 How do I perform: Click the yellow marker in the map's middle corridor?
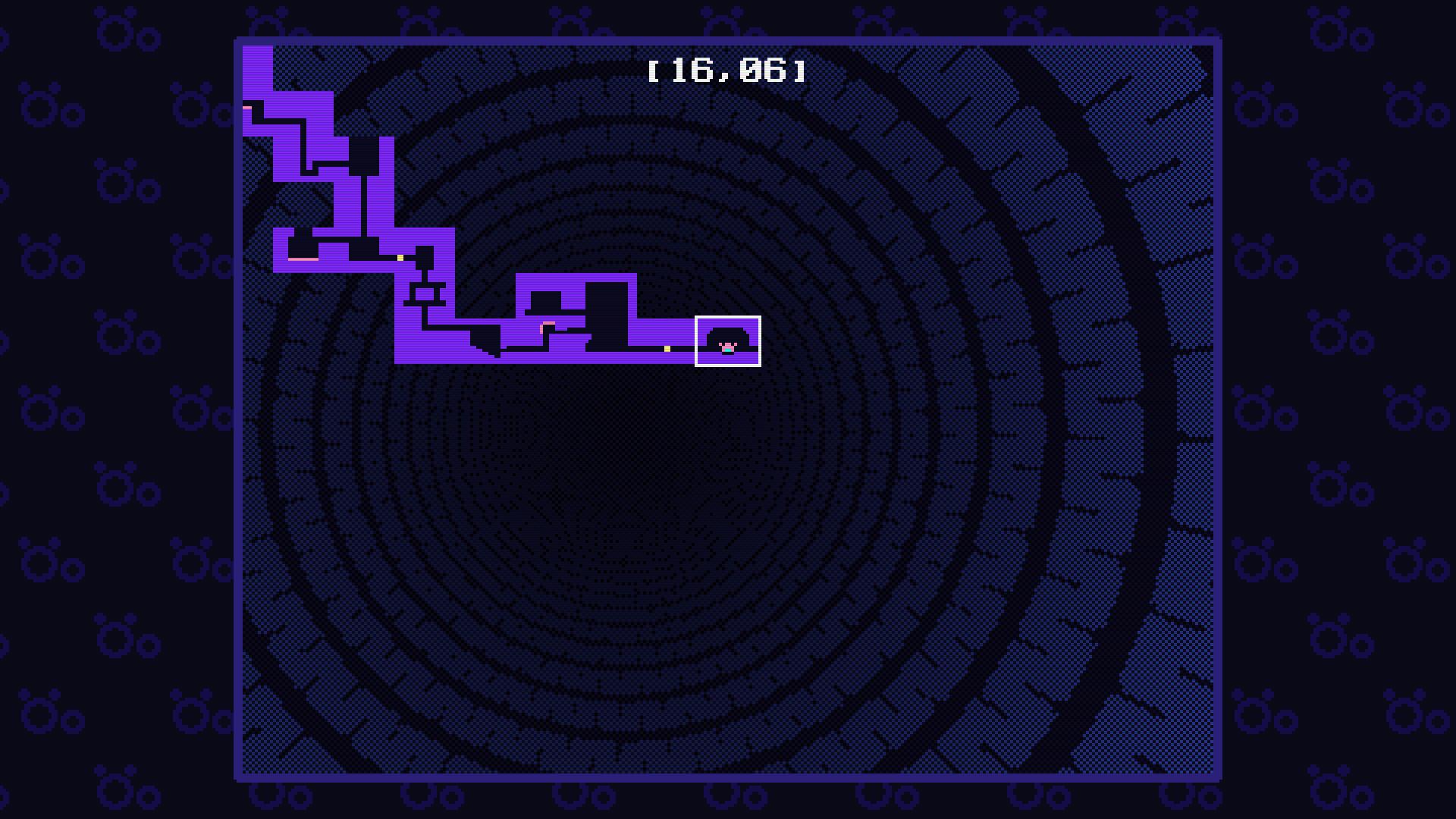coord(400,258)
